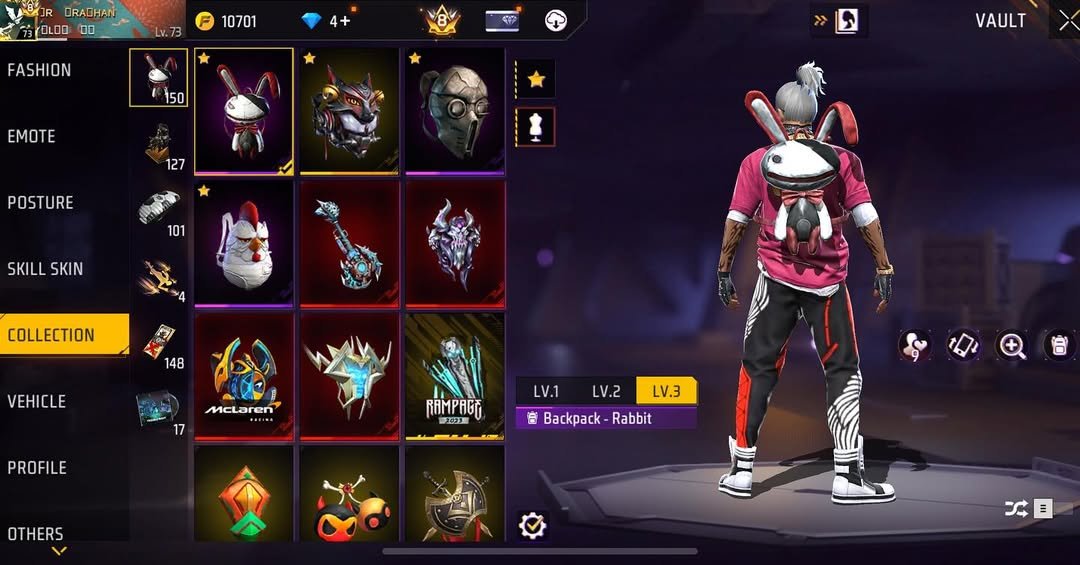Image resolution: width=1080 pixels, height=565 pixels.
Task: Select the McLaren backpack tile
Action: pos(244,376)
